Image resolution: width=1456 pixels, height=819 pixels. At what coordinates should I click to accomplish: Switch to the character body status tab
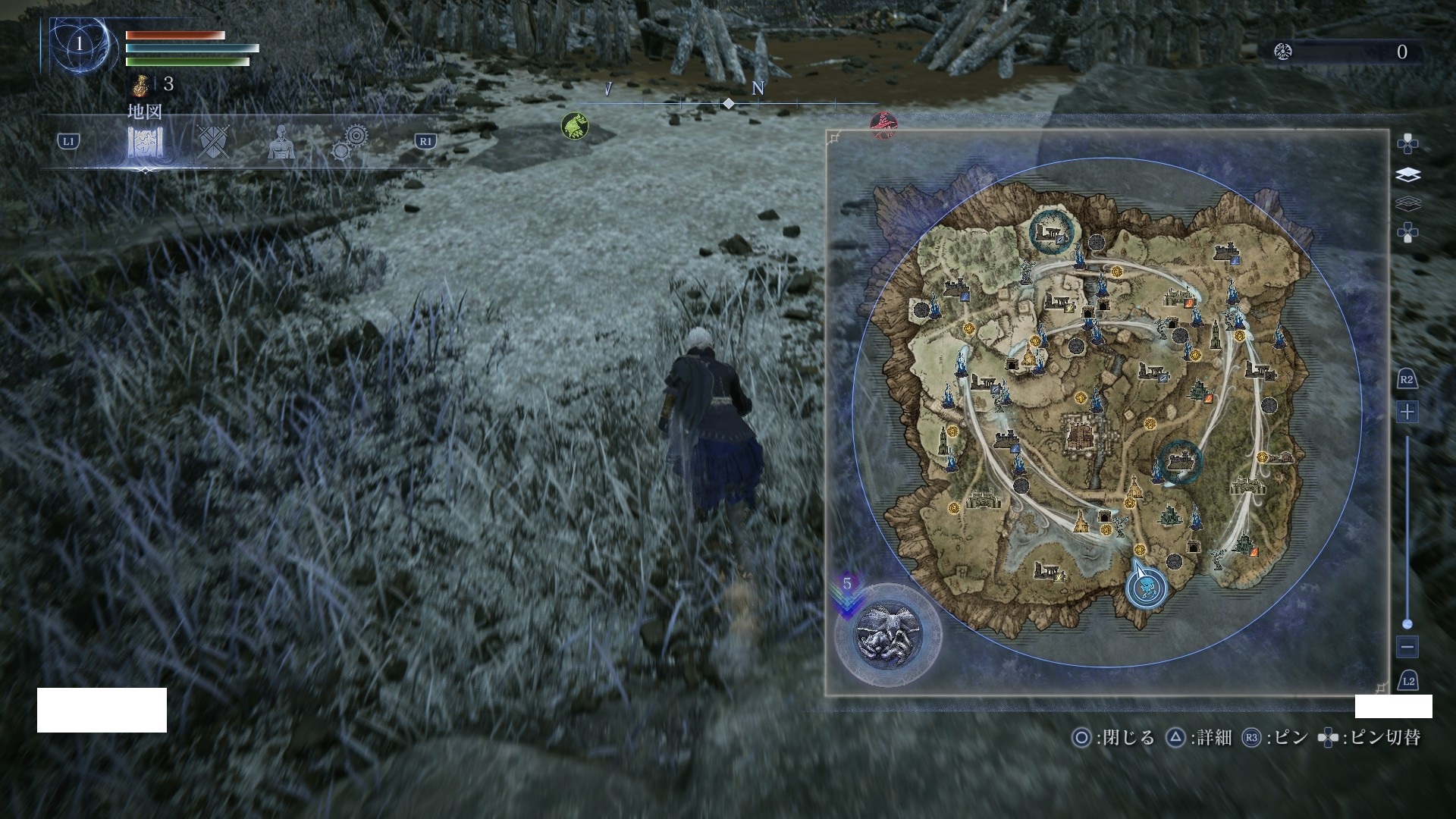[281, 142]
